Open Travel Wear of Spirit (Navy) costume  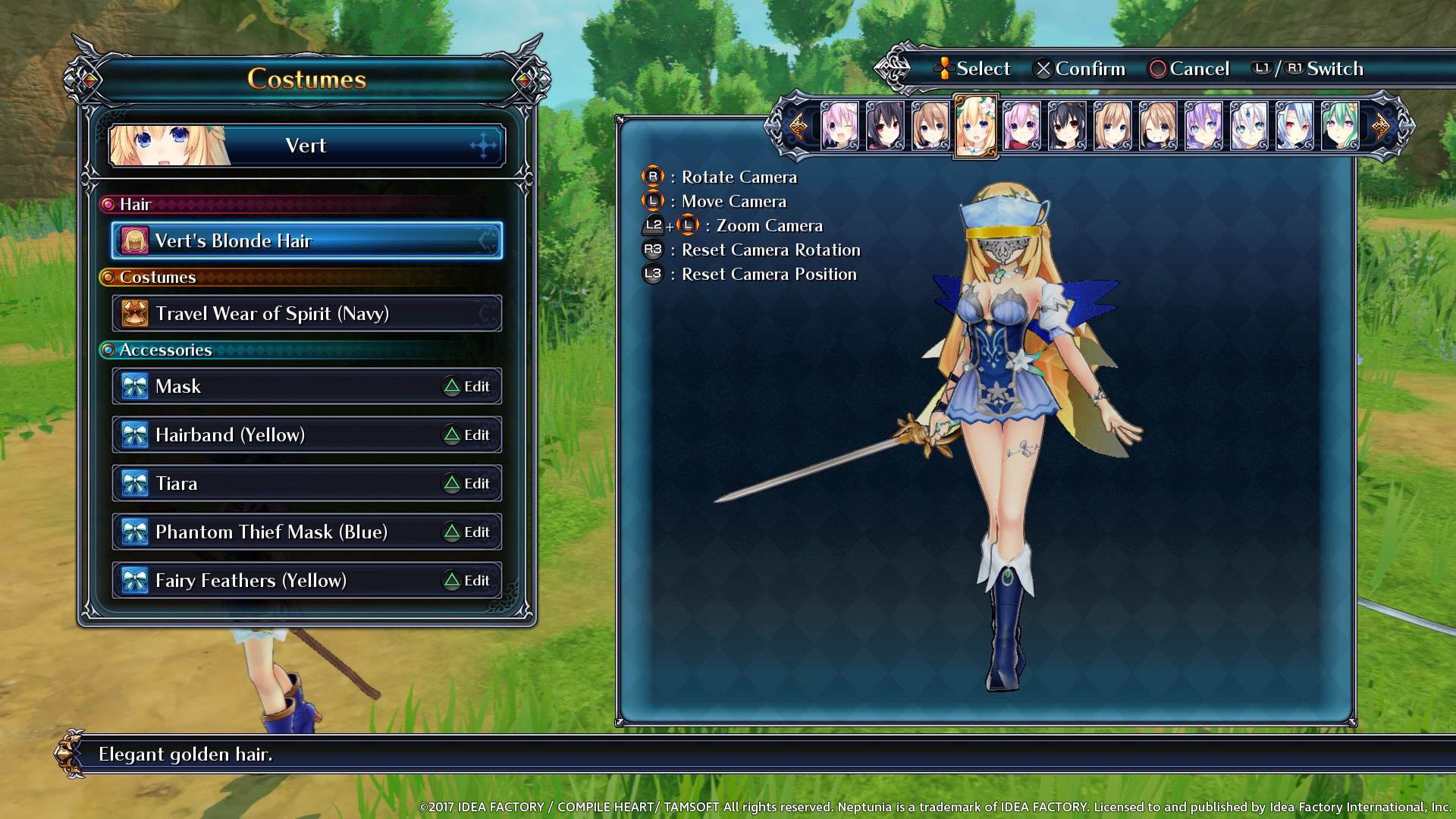coord(306,313)
